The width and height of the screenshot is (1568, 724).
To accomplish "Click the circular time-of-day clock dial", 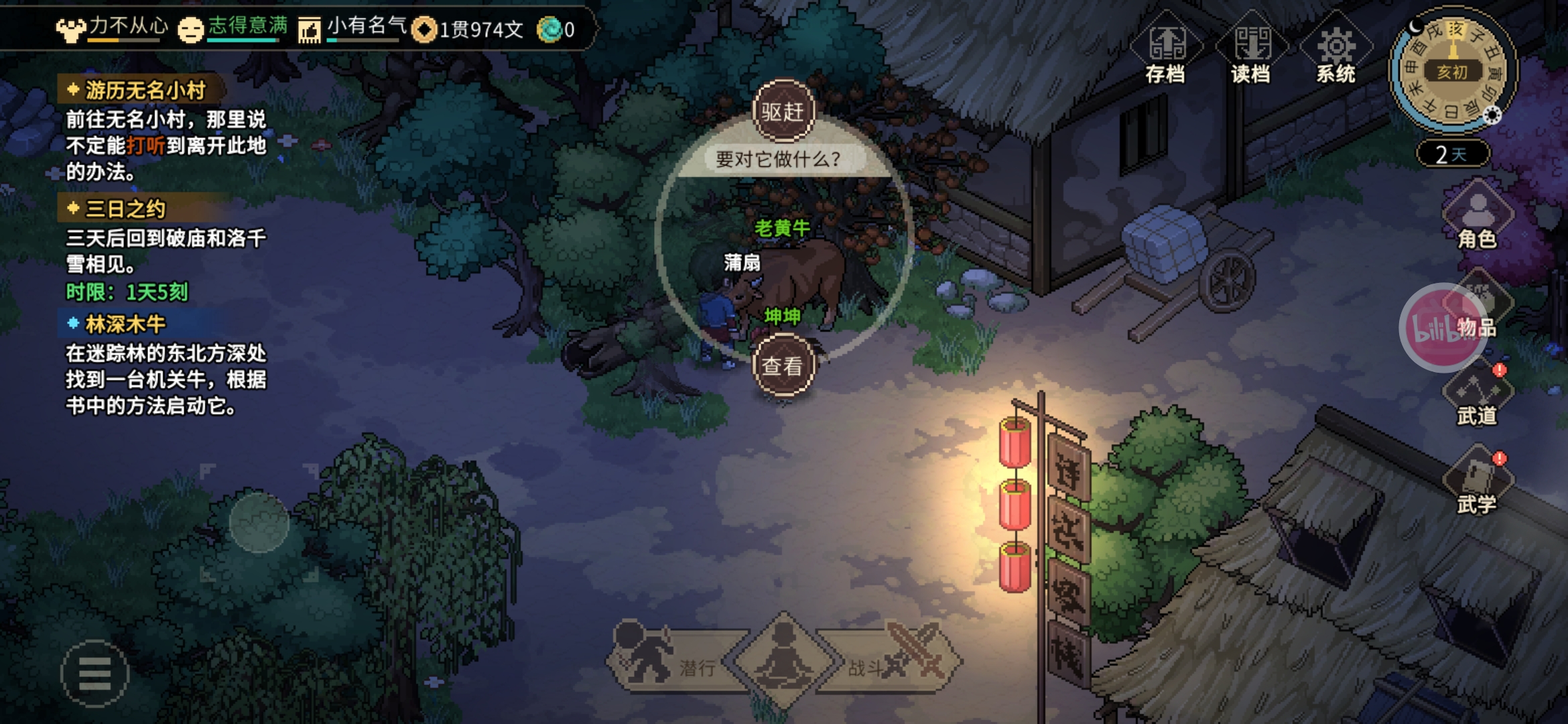I will 1451,71.
